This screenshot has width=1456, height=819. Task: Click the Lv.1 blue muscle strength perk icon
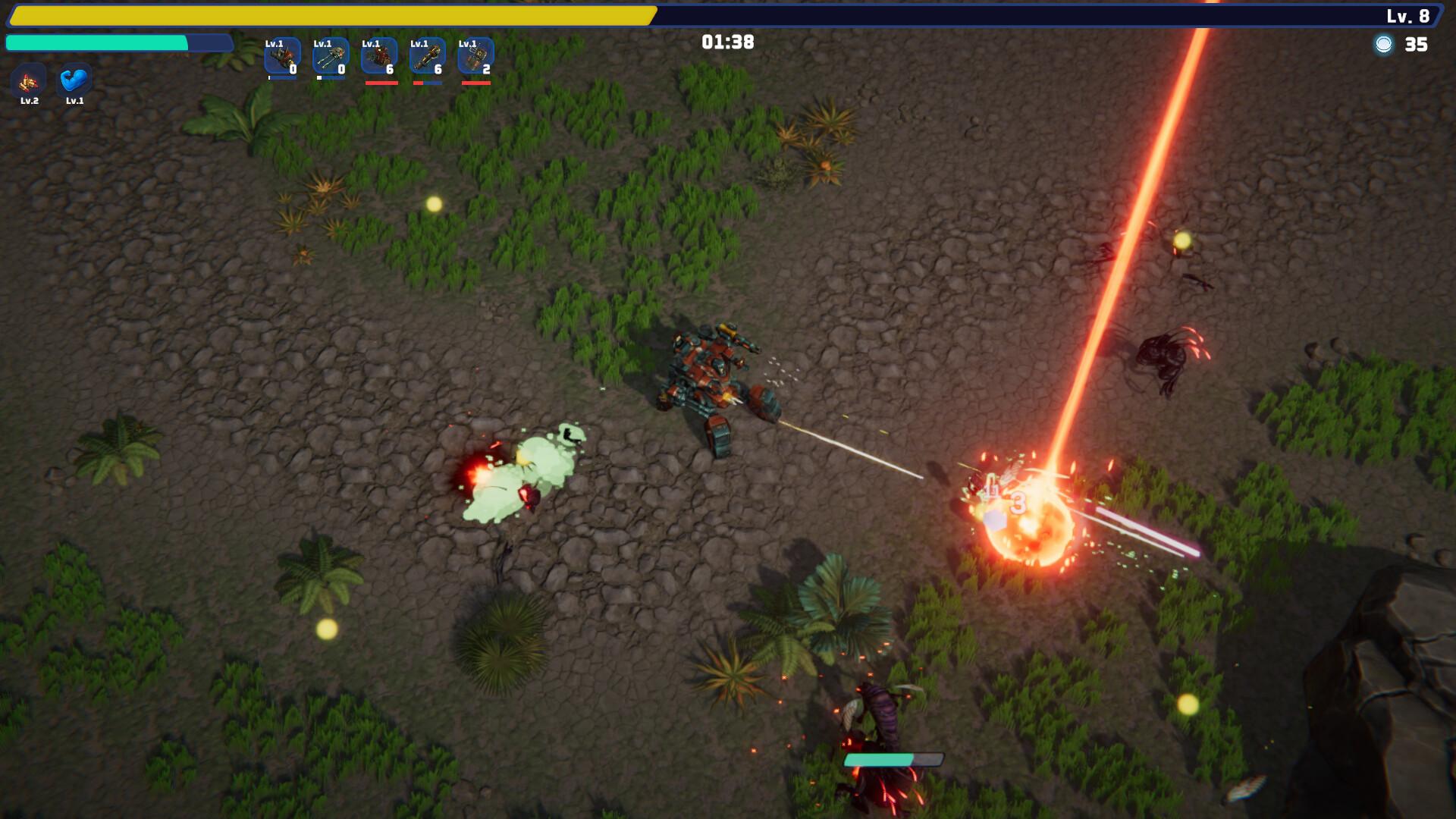pos(74,80)
